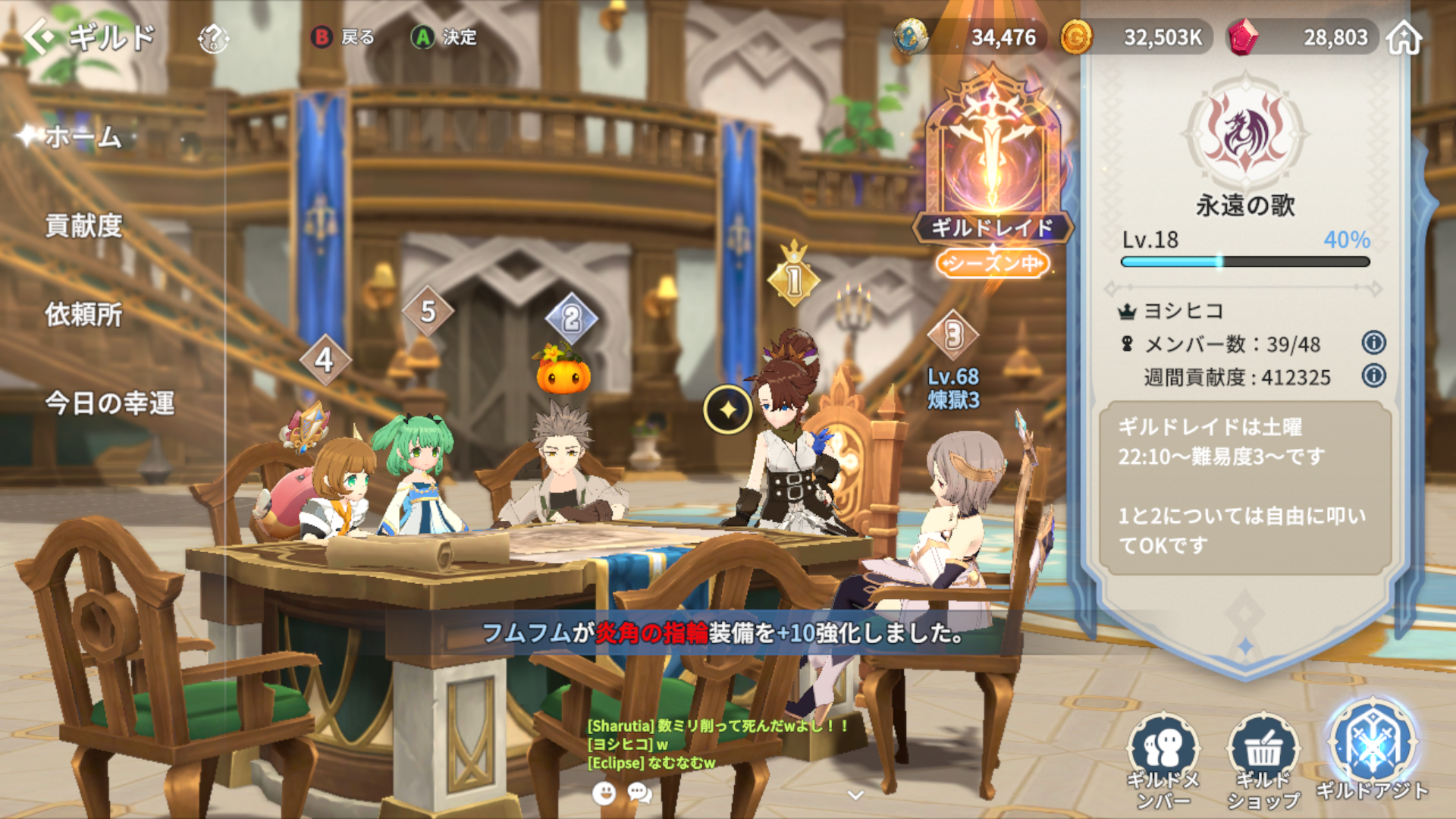Viewport: 1456px width, 819px height.
Task: Open the chat speech bubble icon
Action: [x=640, y=793]
